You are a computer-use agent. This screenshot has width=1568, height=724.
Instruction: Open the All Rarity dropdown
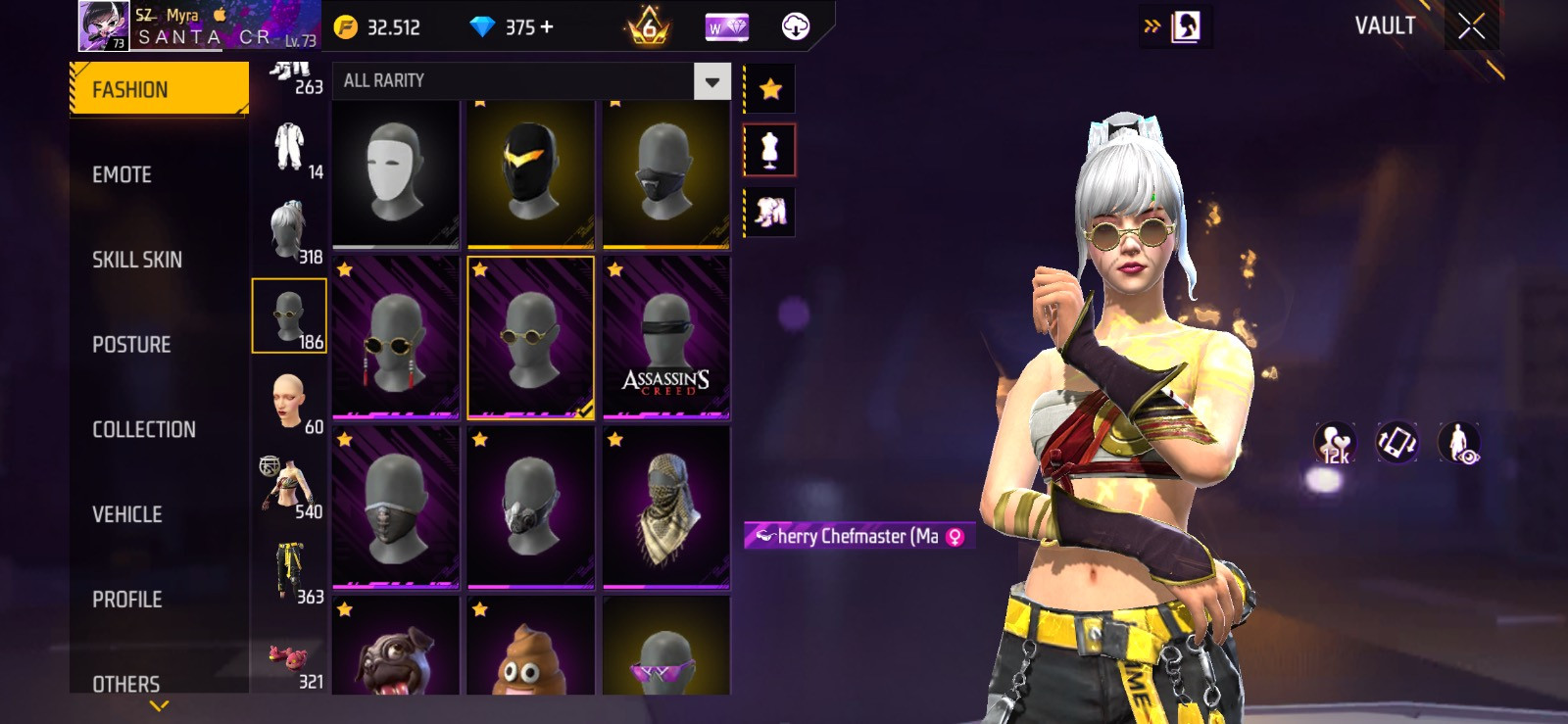712,81
